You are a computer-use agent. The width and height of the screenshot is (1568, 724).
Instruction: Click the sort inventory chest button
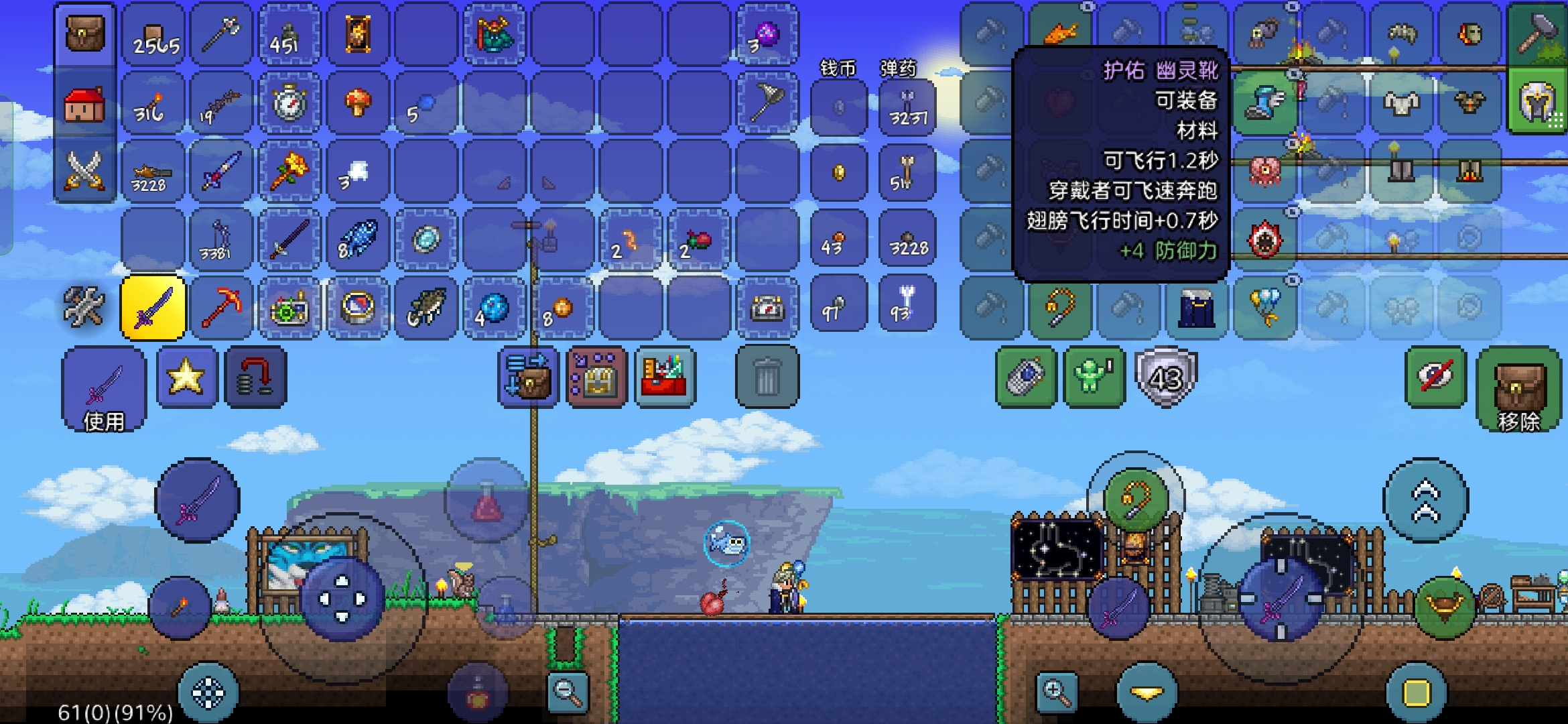click(x=596, y=377)
